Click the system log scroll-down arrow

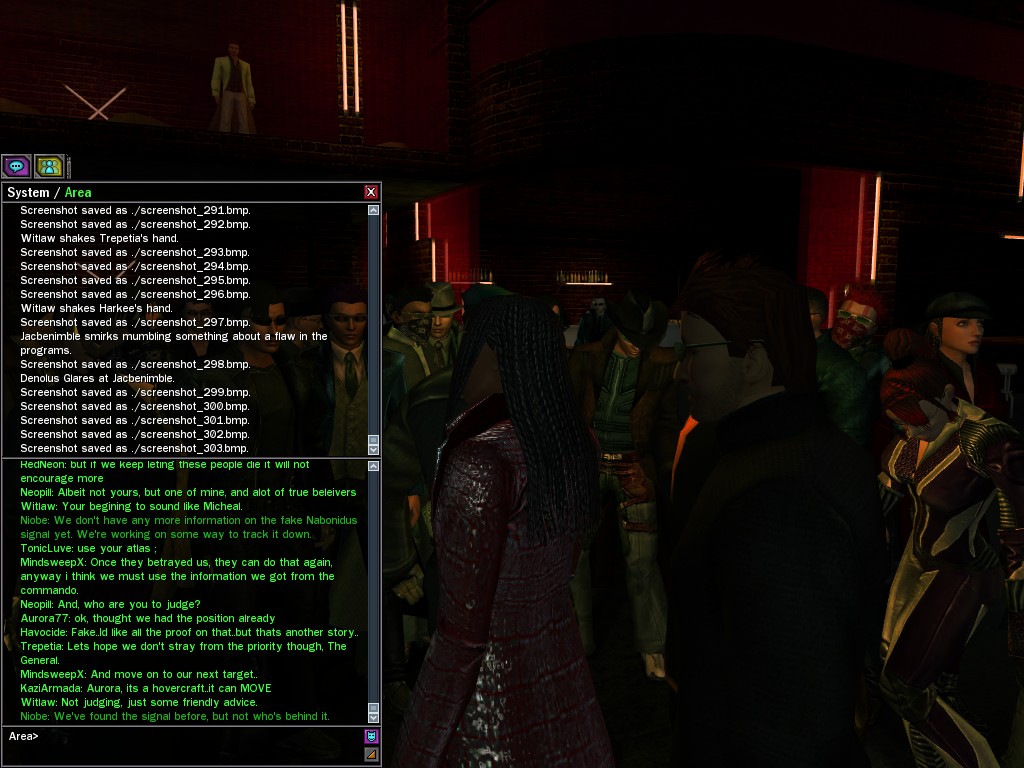(373, 448)
